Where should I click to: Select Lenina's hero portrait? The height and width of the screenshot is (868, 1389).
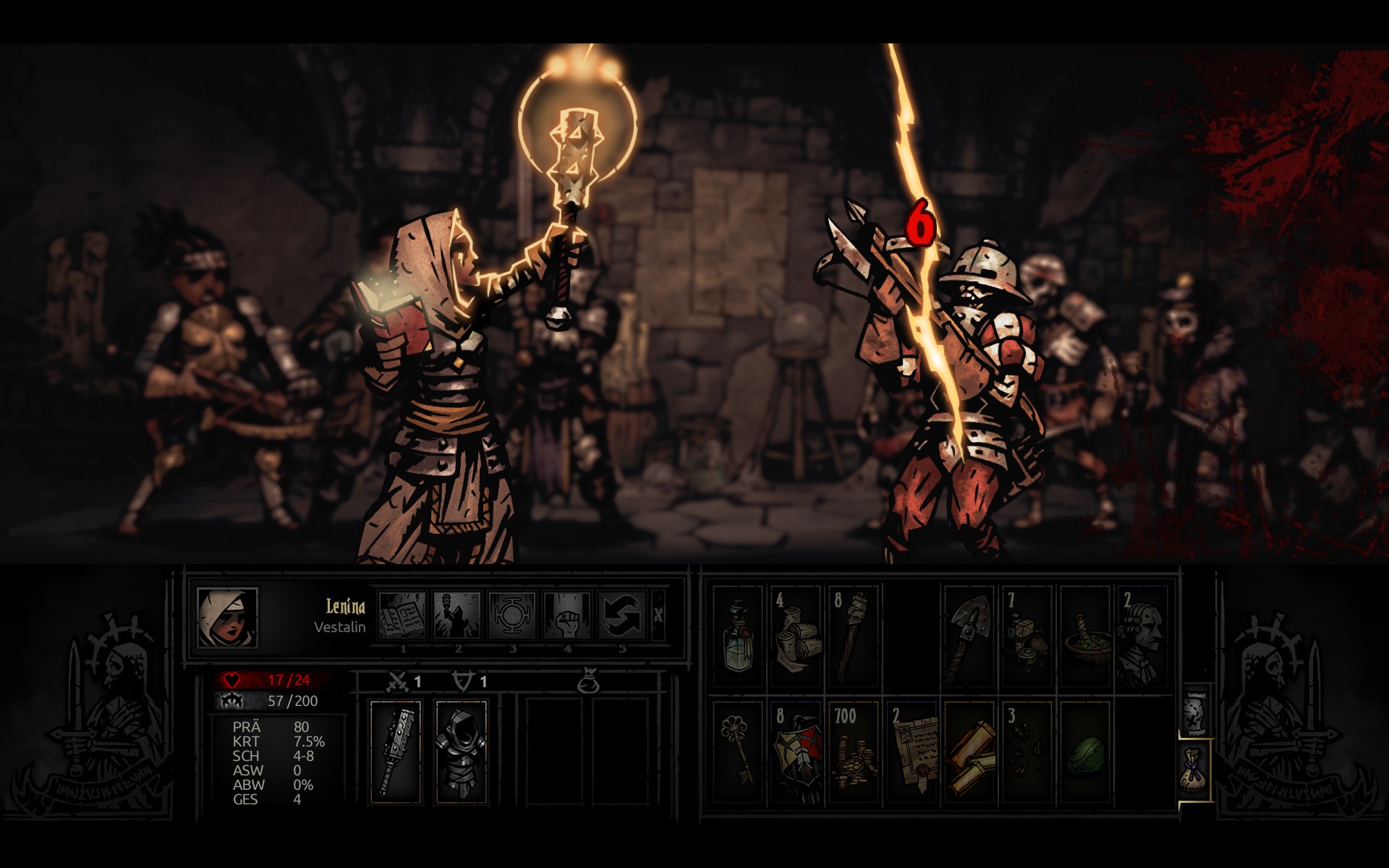(227, 617)
